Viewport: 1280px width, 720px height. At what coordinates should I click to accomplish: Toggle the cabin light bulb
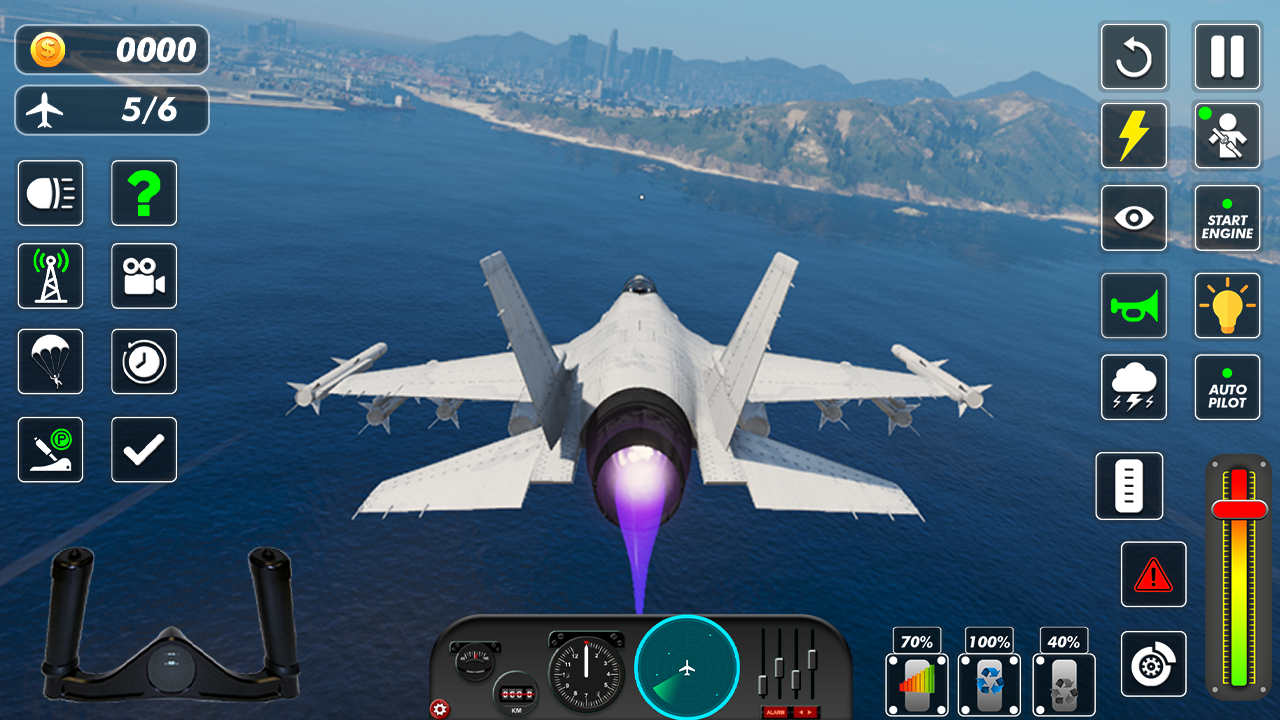coord(1227,306)
